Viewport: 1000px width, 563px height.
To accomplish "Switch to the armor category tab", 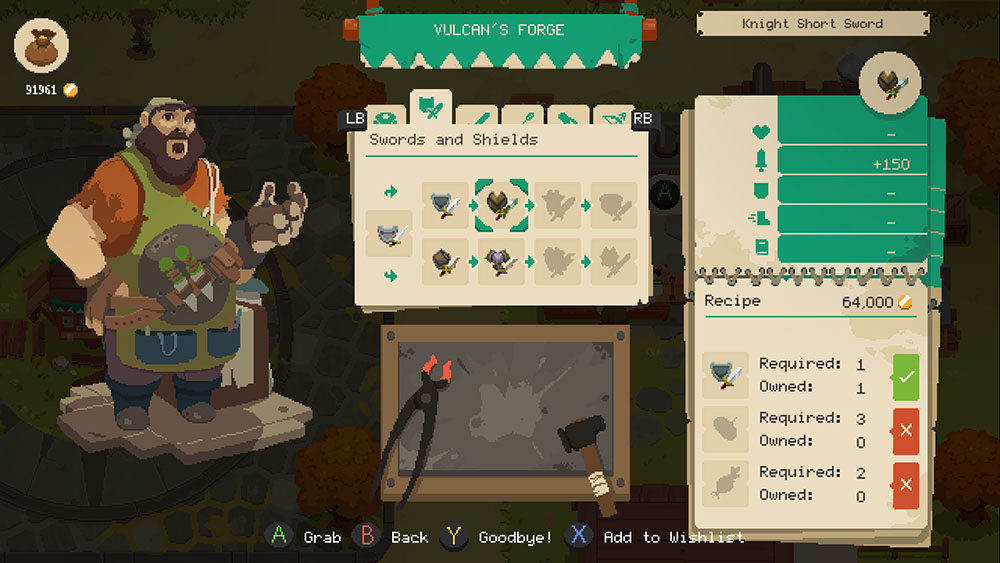I will pyautogui.click(x=386, y=118).
